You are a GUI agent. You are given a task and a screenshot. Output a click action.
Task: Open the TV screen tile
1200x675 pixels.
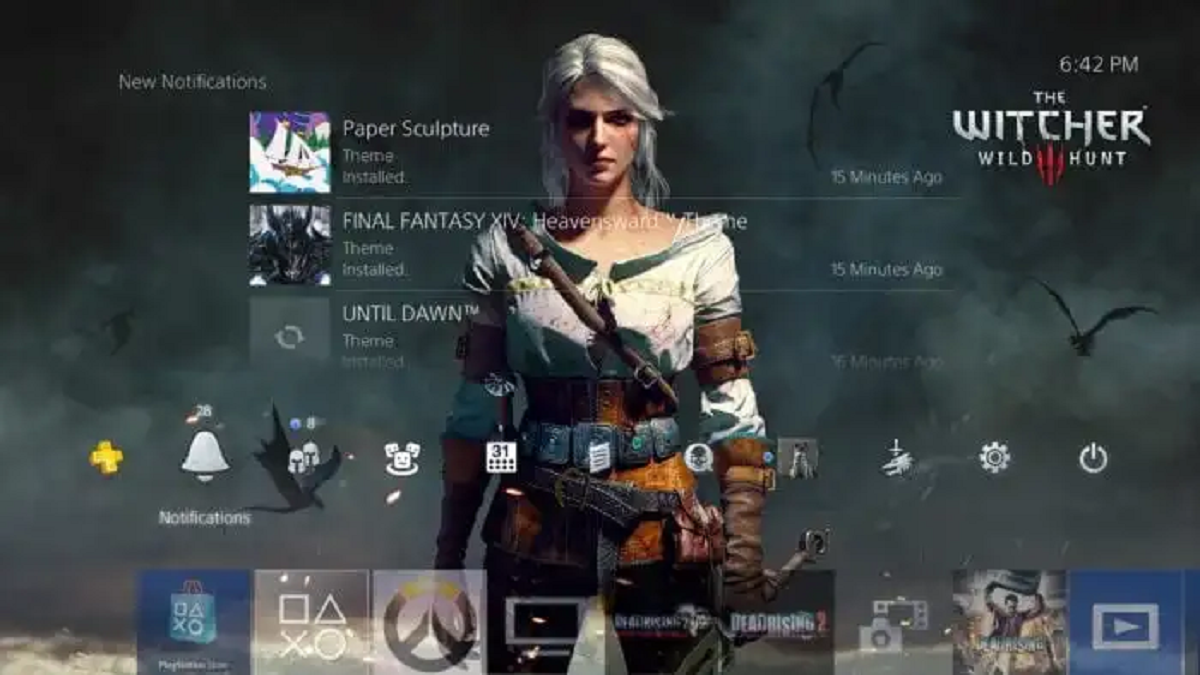(545, 621)
